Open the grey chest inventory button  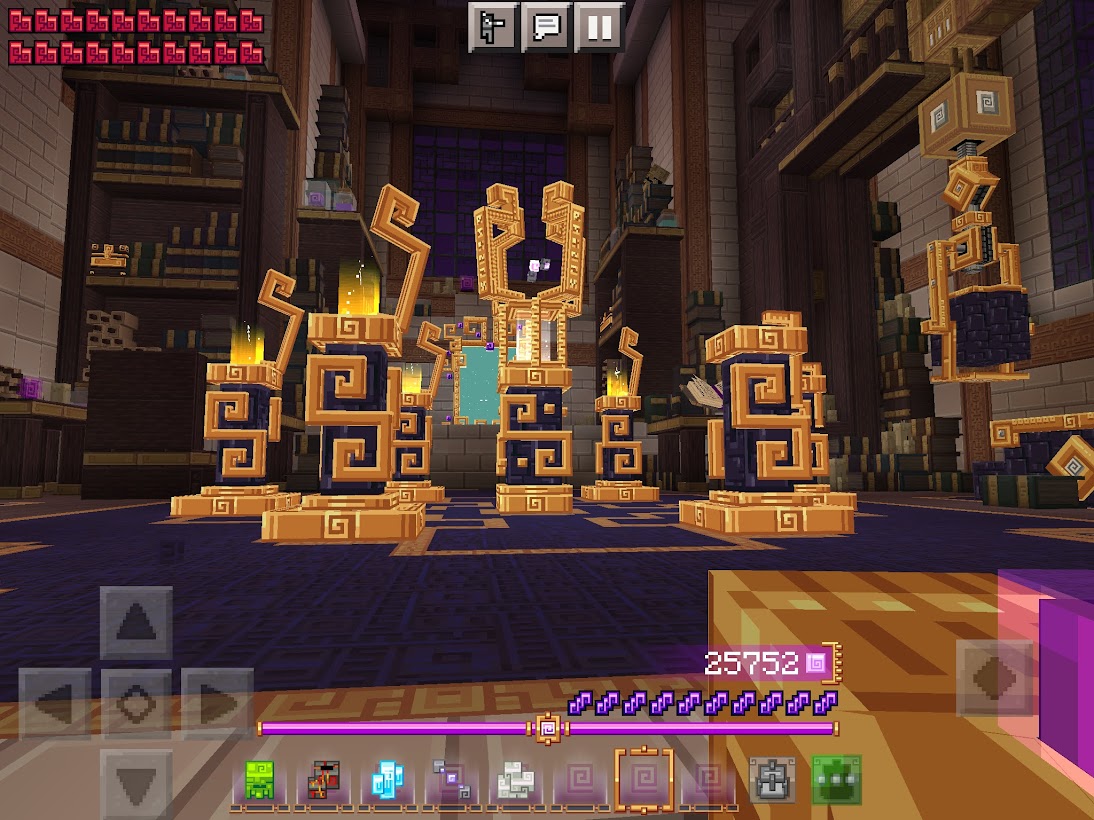pyautogui.click(x=772, y=781)
